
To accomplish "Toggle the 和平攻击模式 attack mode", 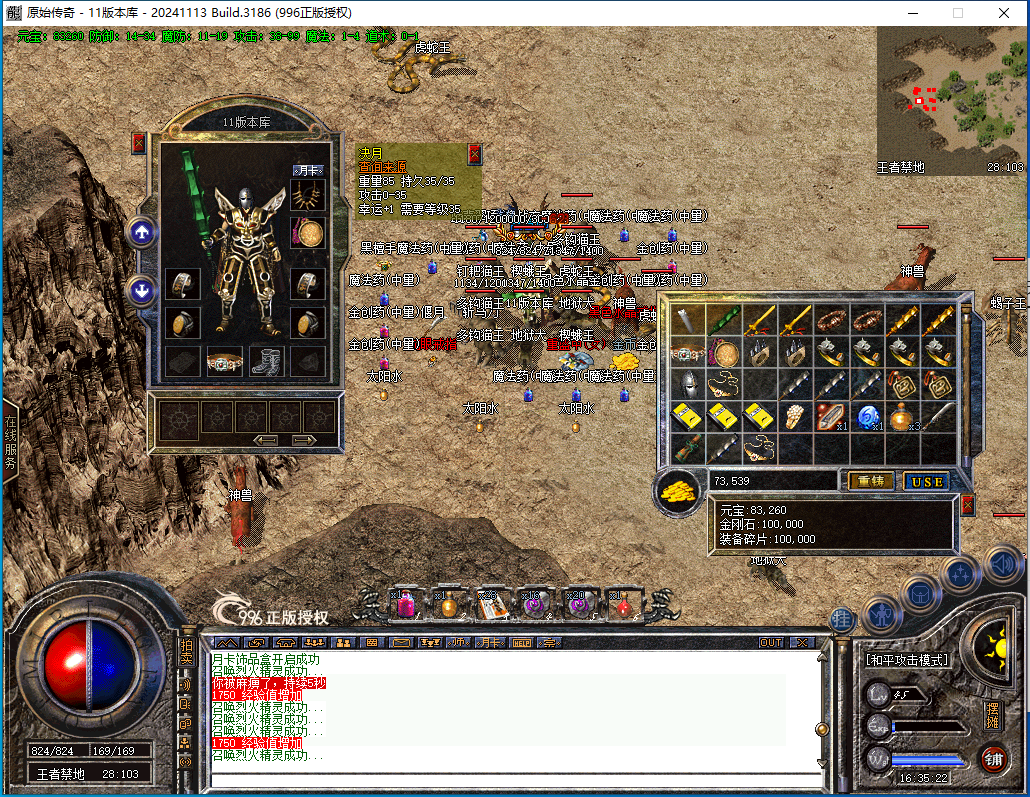I will pyautogui.click(x=906, y=660).
